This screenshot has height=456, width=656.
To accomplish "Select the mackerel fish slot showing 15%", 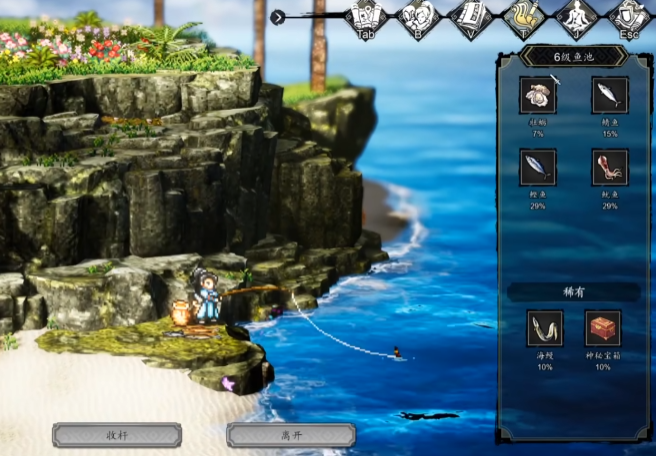I will tap(610, 96).
